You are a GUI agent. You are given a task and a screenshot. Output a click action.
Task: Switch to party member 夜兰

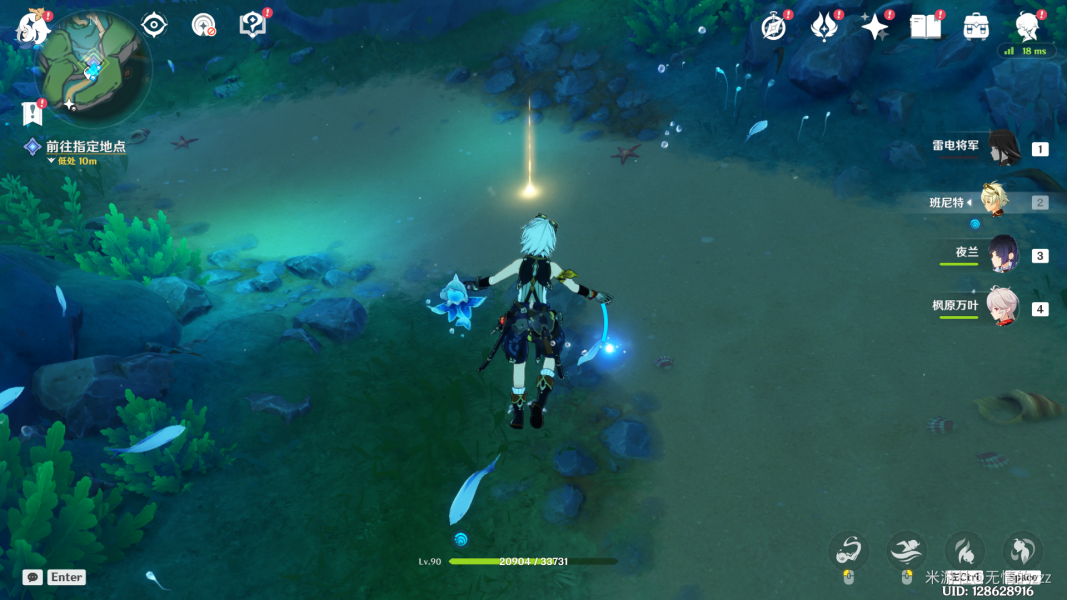point(1002,254)
